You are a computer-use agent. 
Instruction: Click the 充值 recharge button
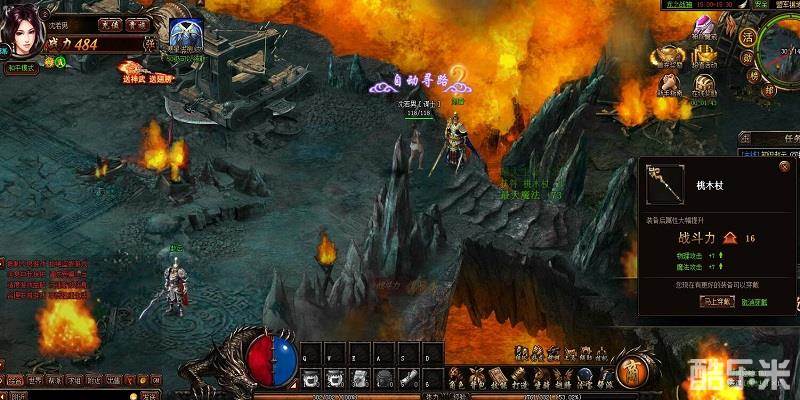click(110, 23)
